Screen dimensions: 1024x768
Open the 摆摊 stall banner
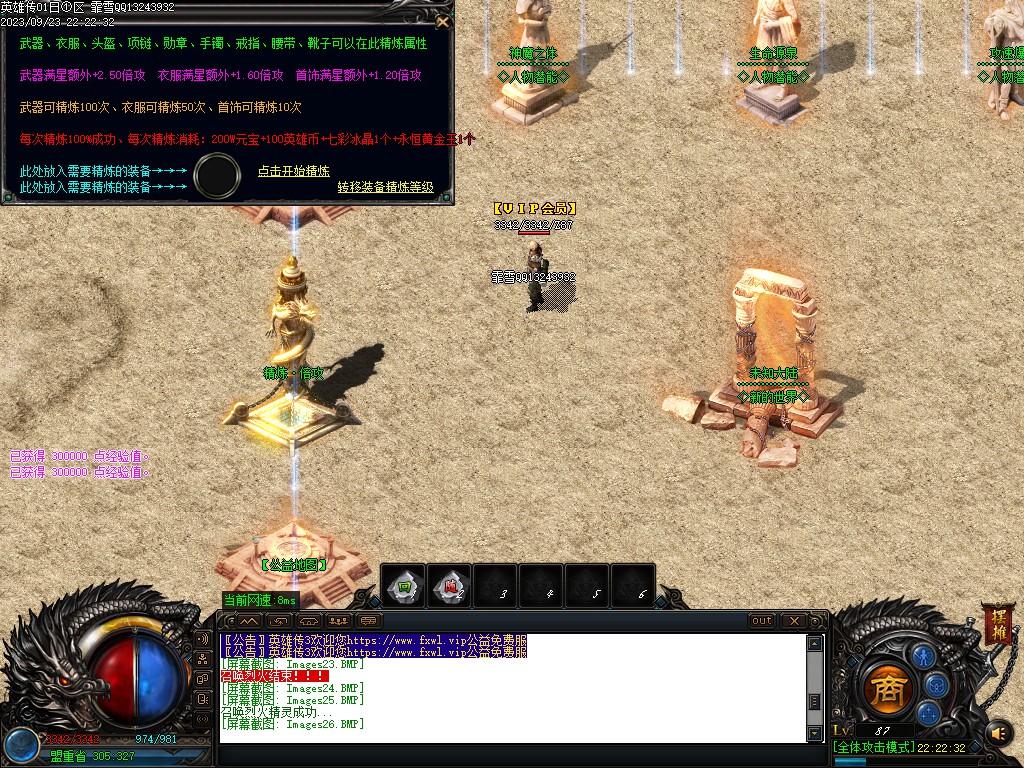(997, 623)
